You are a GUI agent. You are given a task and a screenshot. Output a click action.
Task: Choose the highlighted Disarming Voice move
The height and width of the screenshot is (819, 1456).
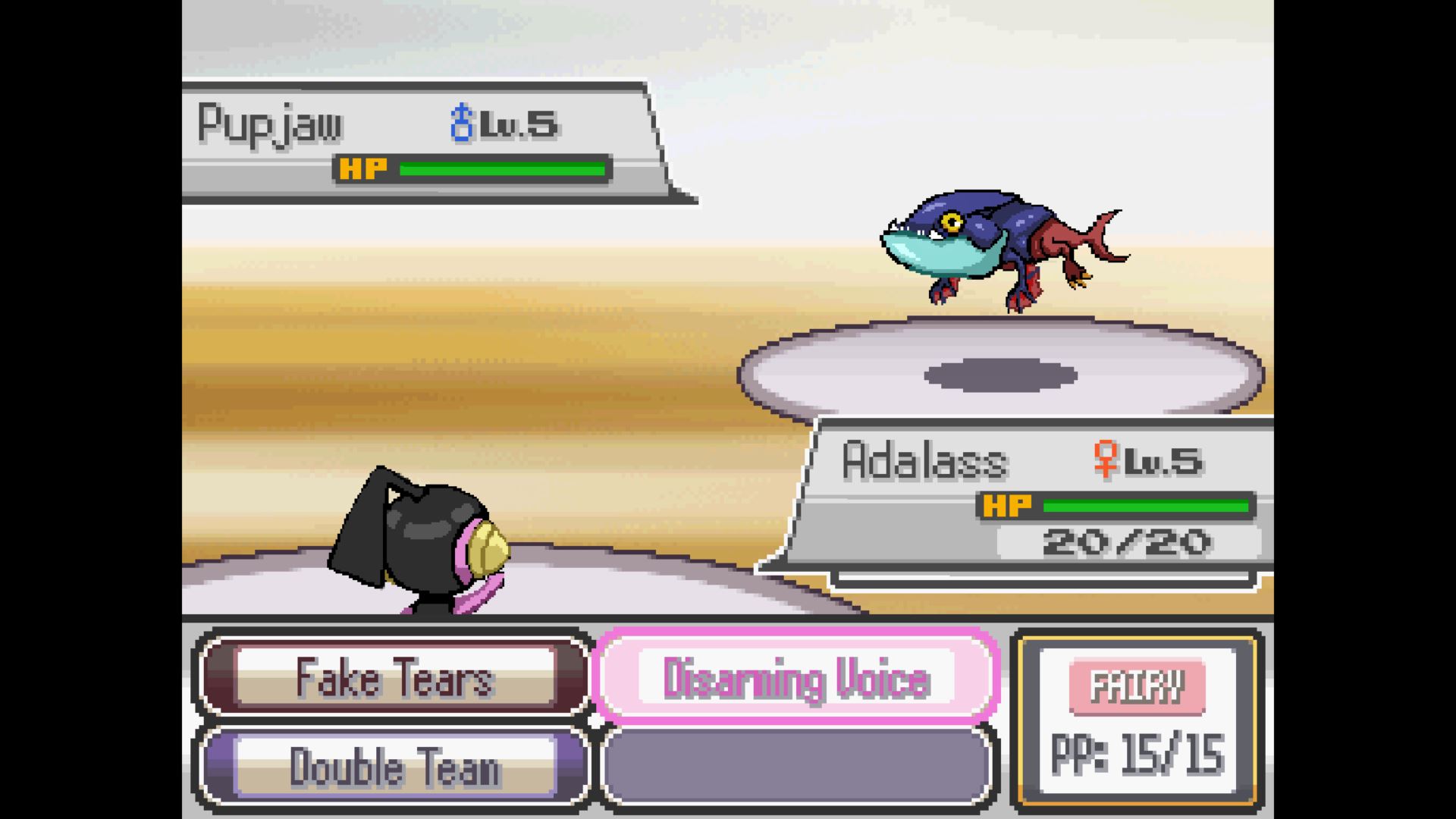[x=795, y=679]
